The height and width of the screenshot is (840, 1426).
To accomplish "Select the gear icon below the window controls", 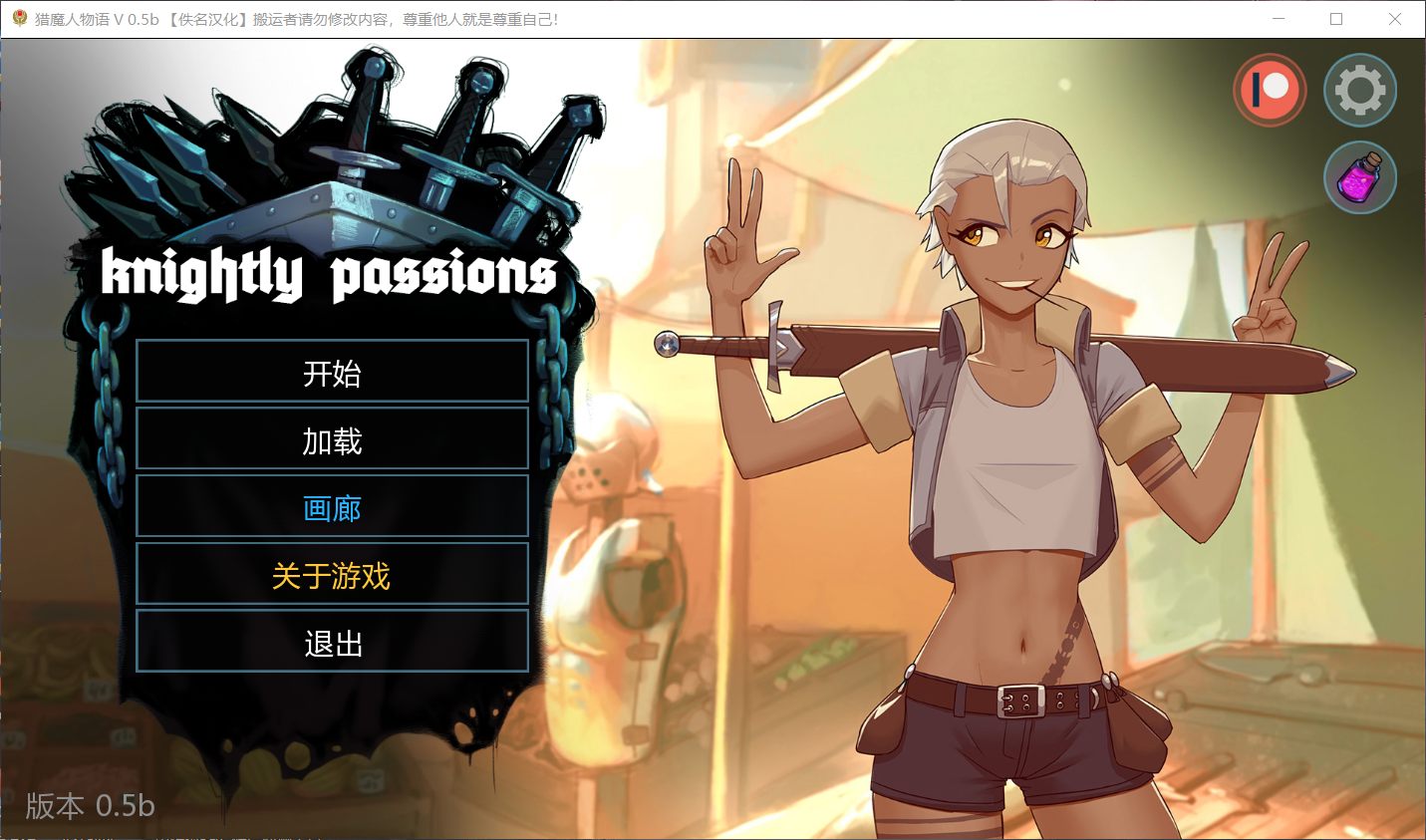I will 1361,90.
